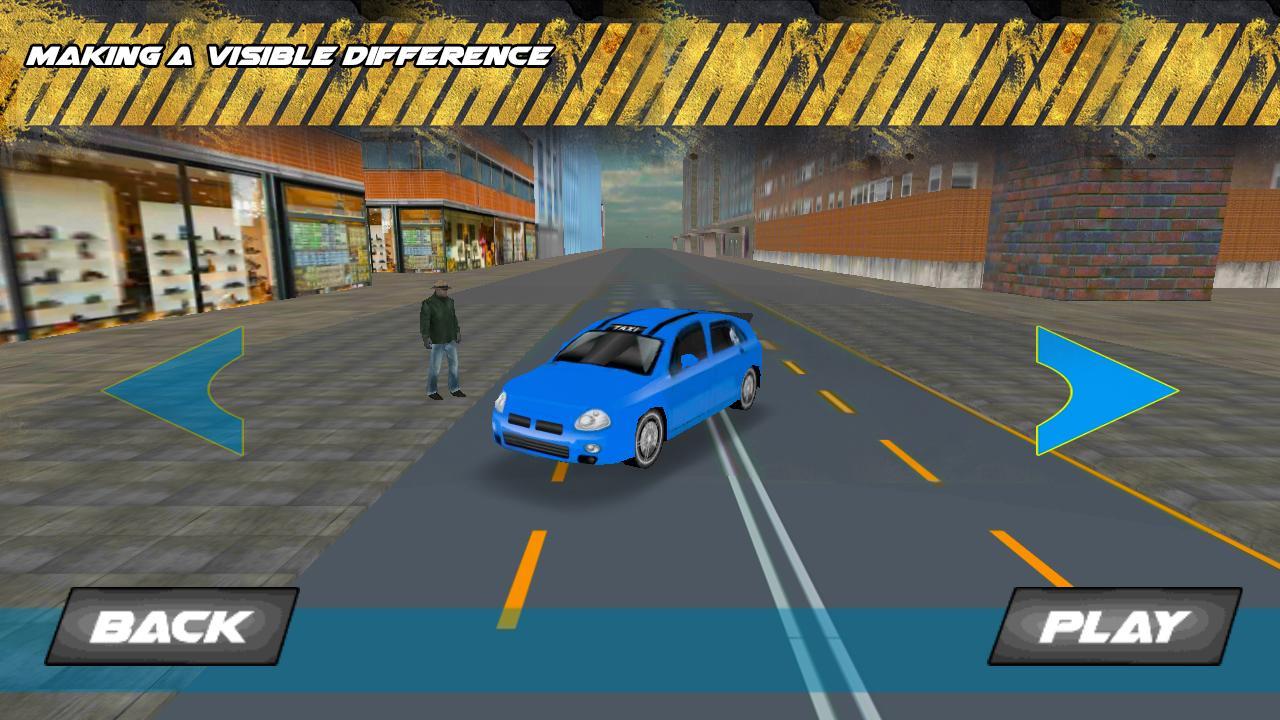Start the game with the PLAY button
The image size is (1280, 720).
(1114, 626)
